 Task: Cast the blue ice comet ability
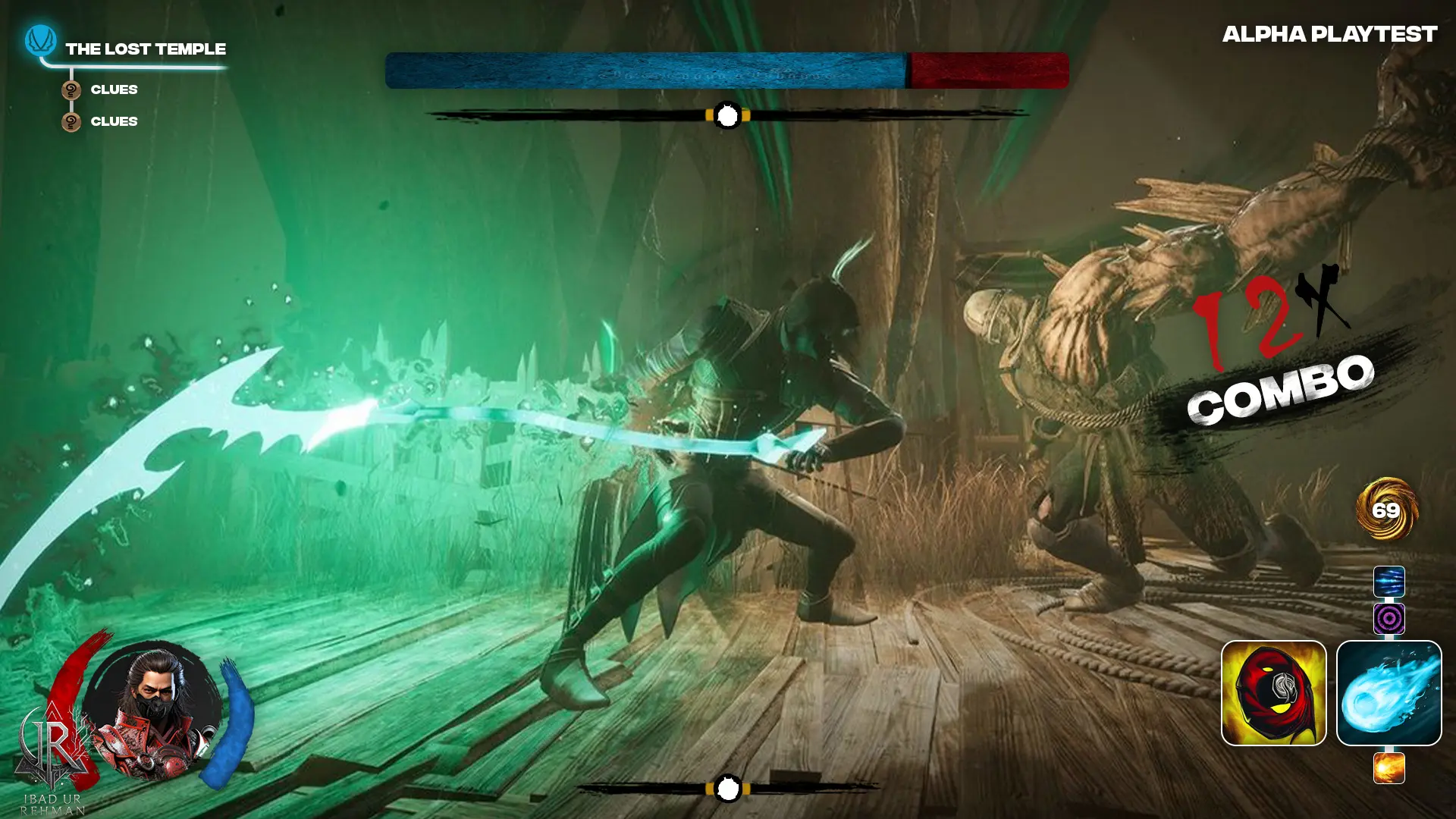[1389, 693]
